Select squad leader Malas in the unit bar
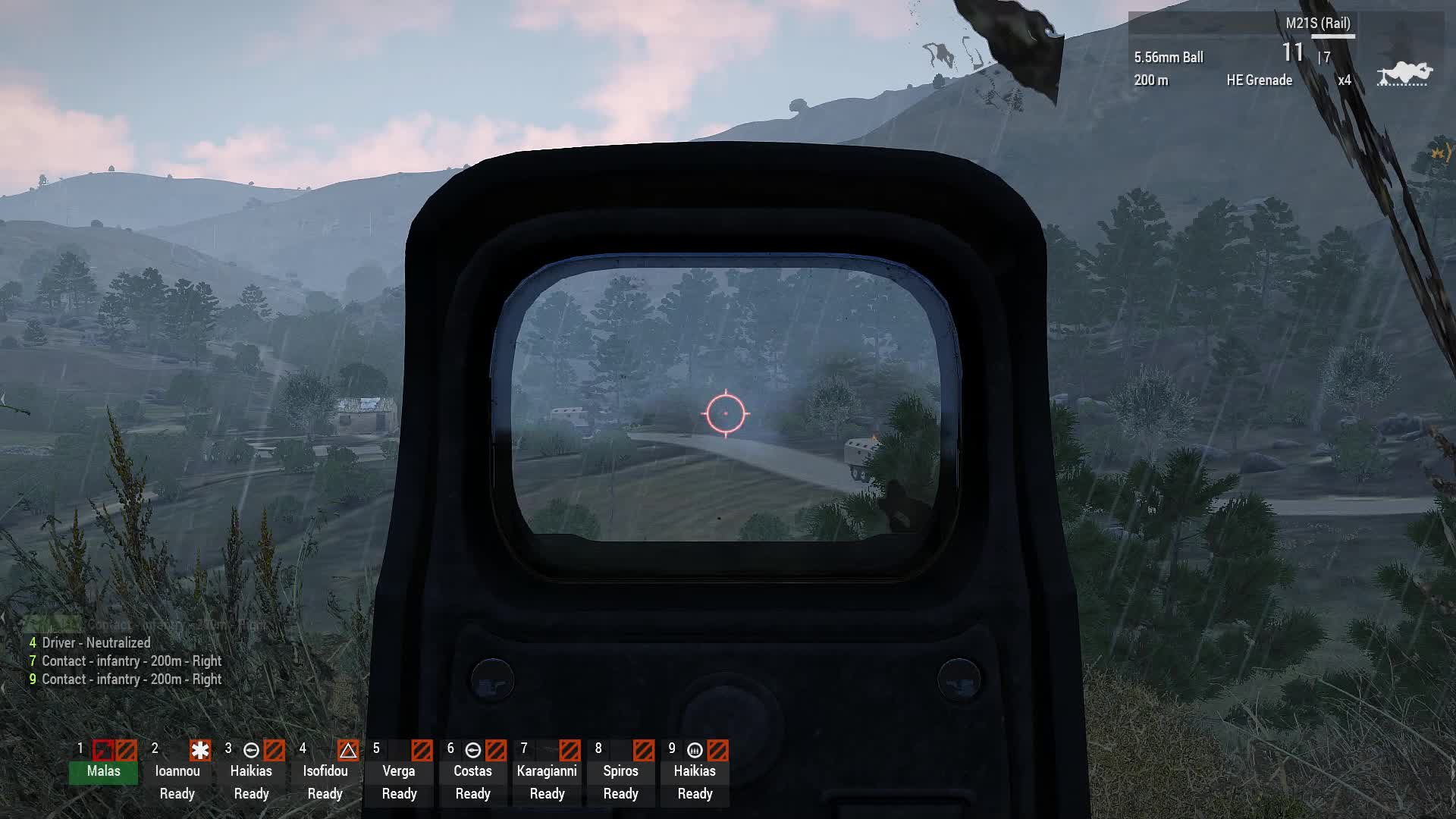 coord(103,771)
